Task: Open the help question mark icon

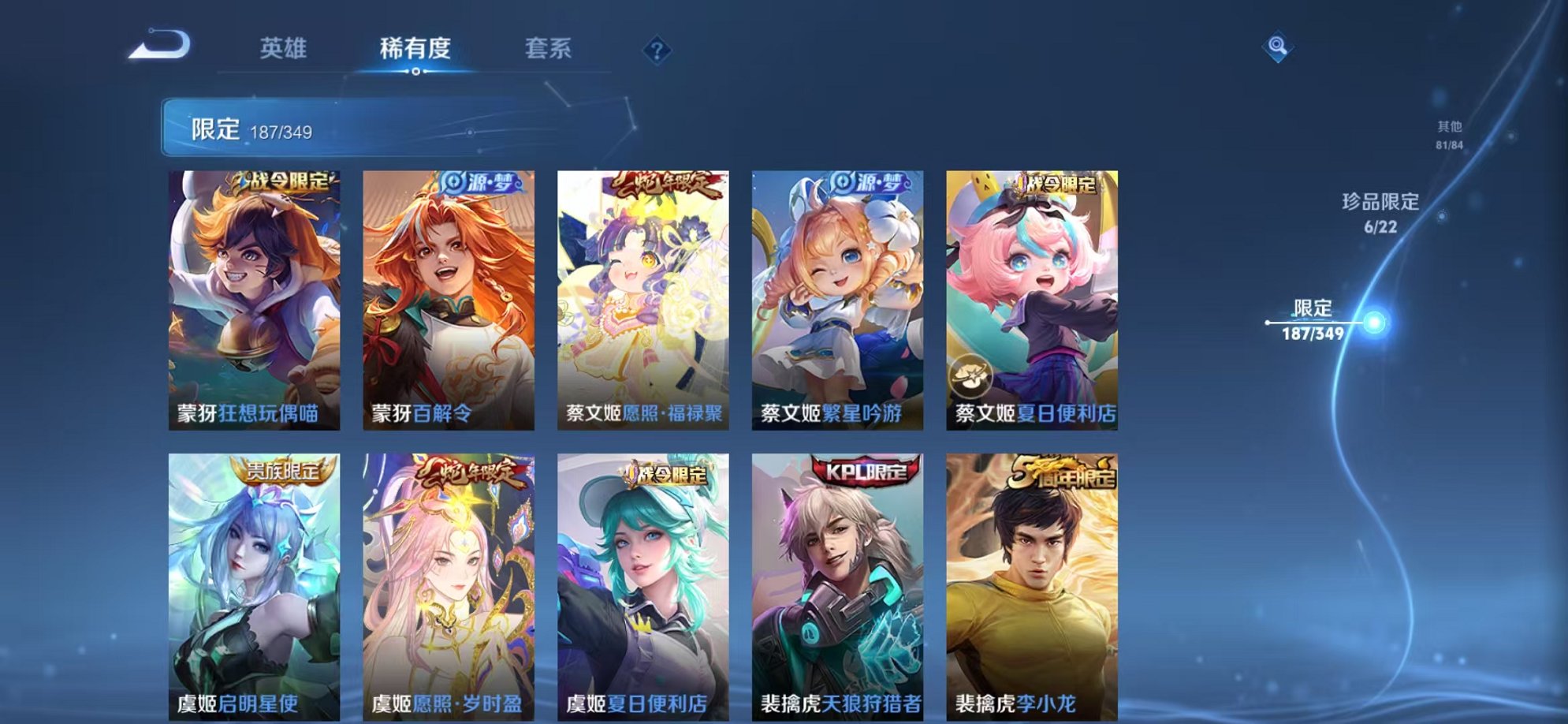Action: pos(657,51)
